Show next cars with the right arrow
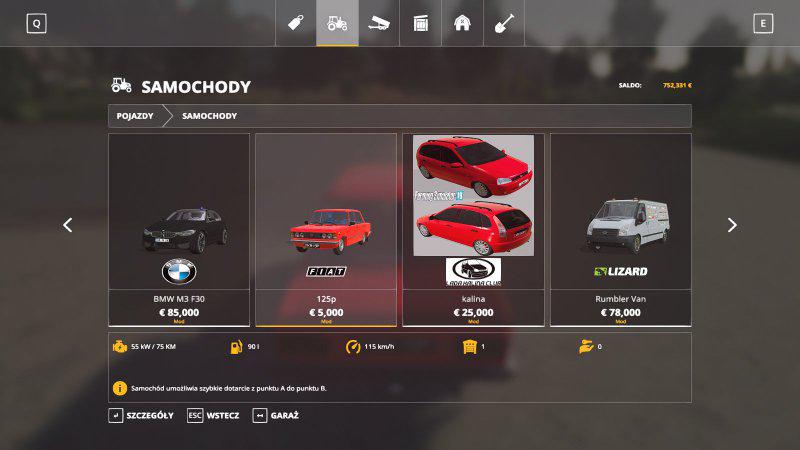This screenshot has height=450, width=800. tap(732, 225)
